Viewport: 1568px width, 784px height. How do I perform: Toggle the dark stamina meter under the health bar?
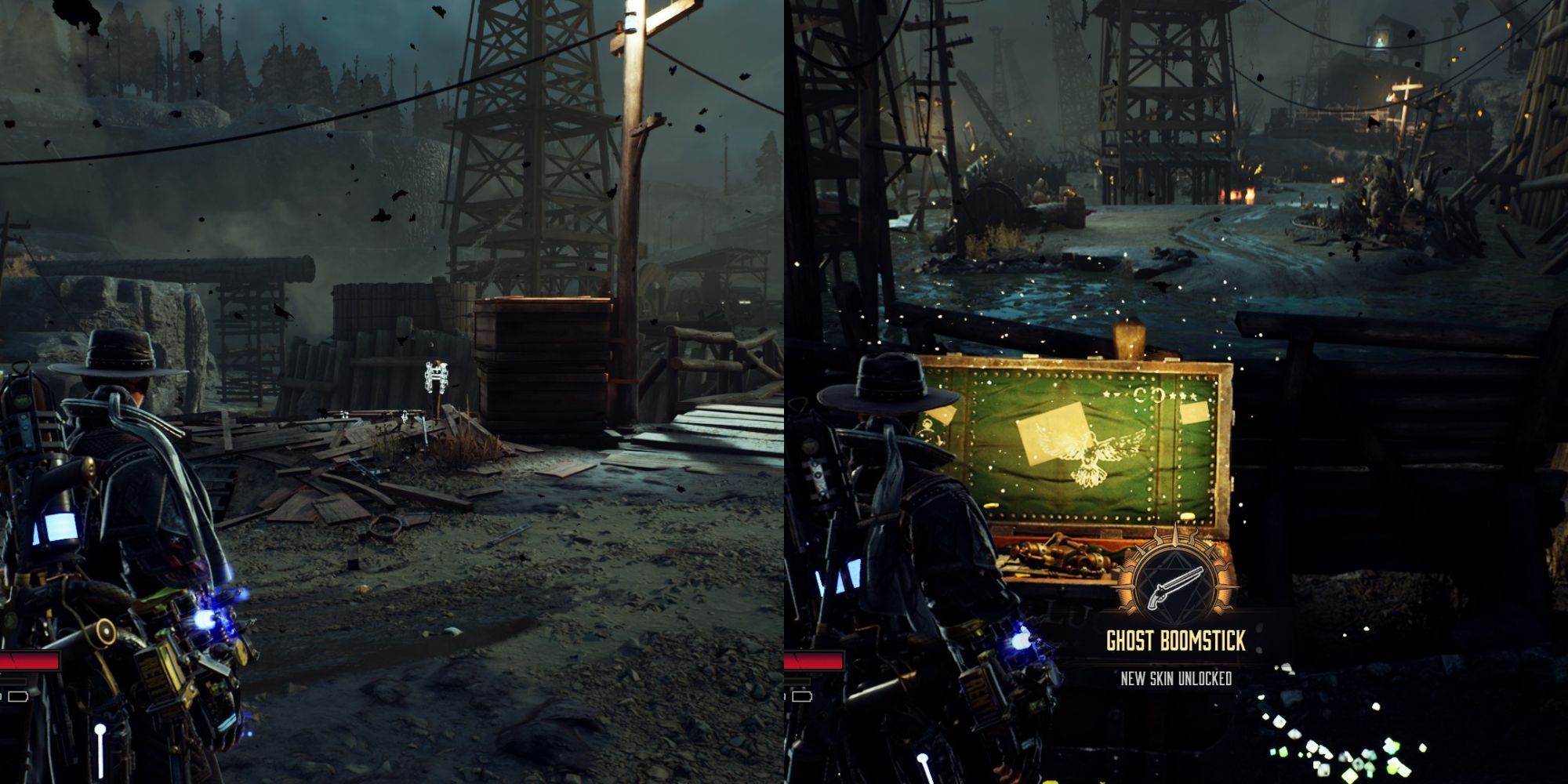[12, 682]
